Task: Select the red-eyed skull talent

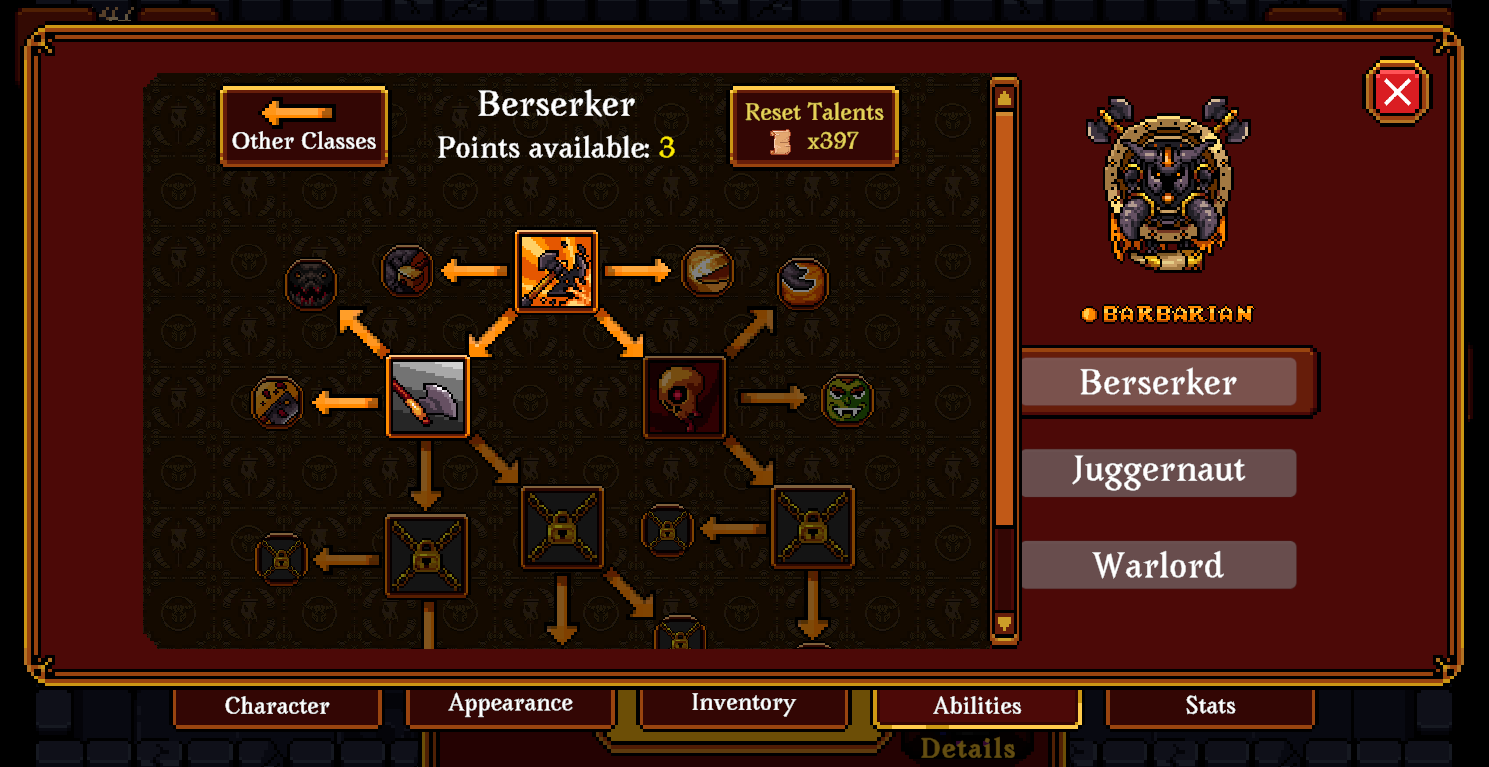Action: coord(685,397)
